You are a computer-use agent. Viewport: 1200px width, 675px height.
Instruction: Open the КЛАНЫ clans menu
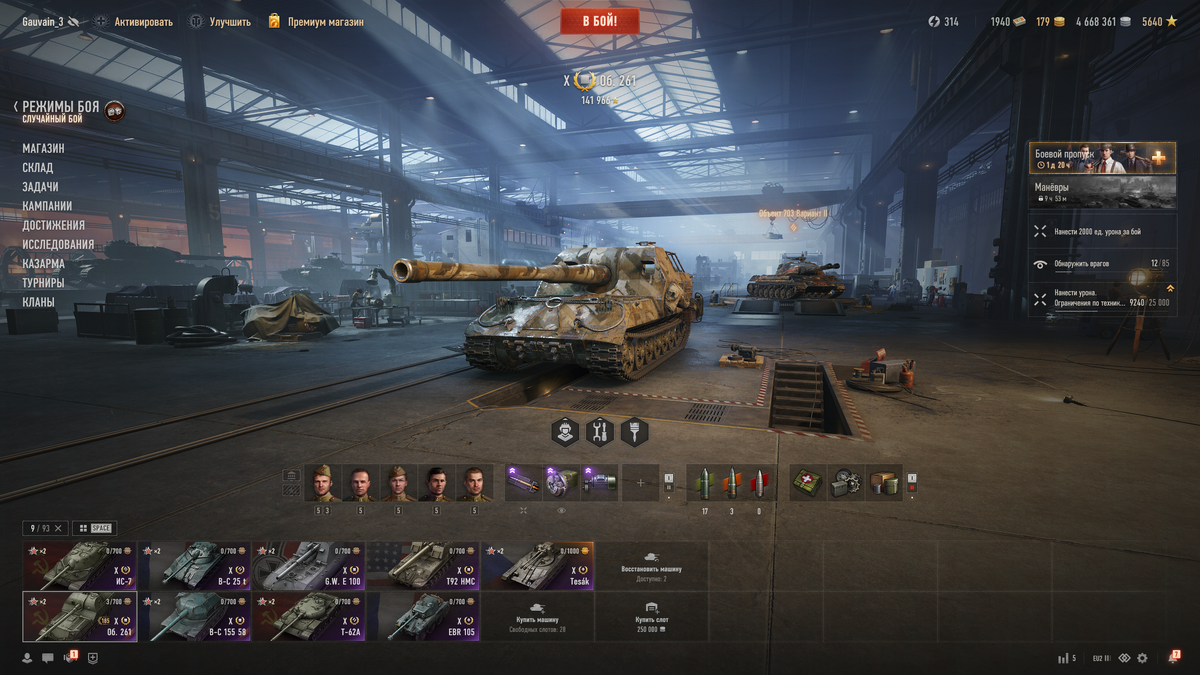38,301
